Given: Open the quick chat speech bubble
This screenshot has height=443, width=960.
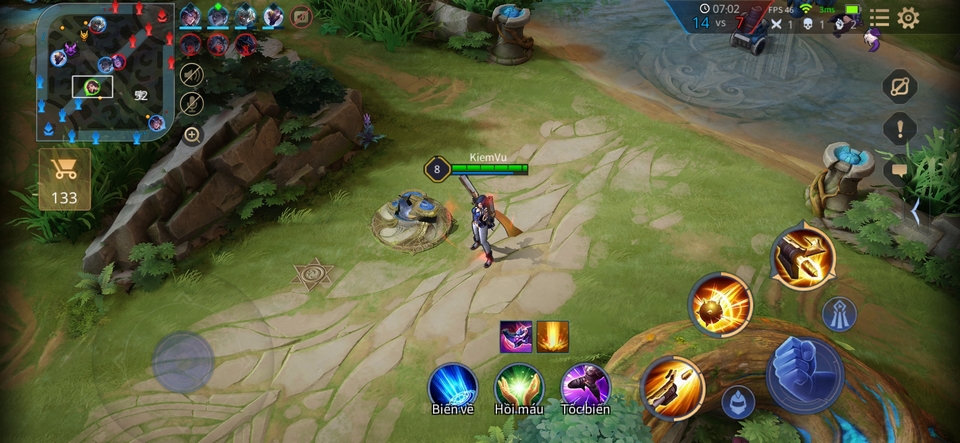Looking at the screenshot, I should coord(899,171).
